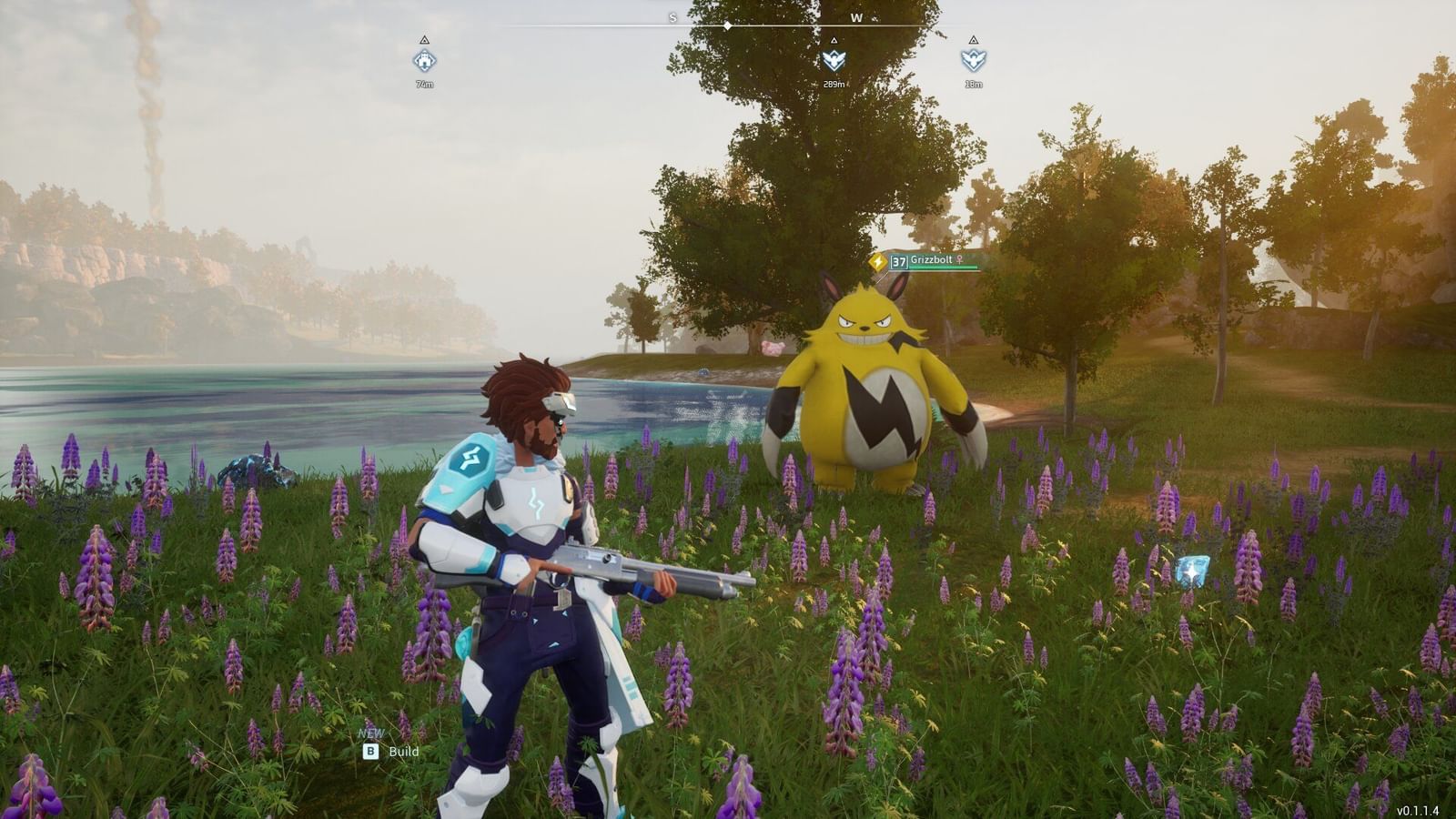Click the Grizzbolt name label
The width and height of the screenshot is (1456, 819).
[930, 259]
